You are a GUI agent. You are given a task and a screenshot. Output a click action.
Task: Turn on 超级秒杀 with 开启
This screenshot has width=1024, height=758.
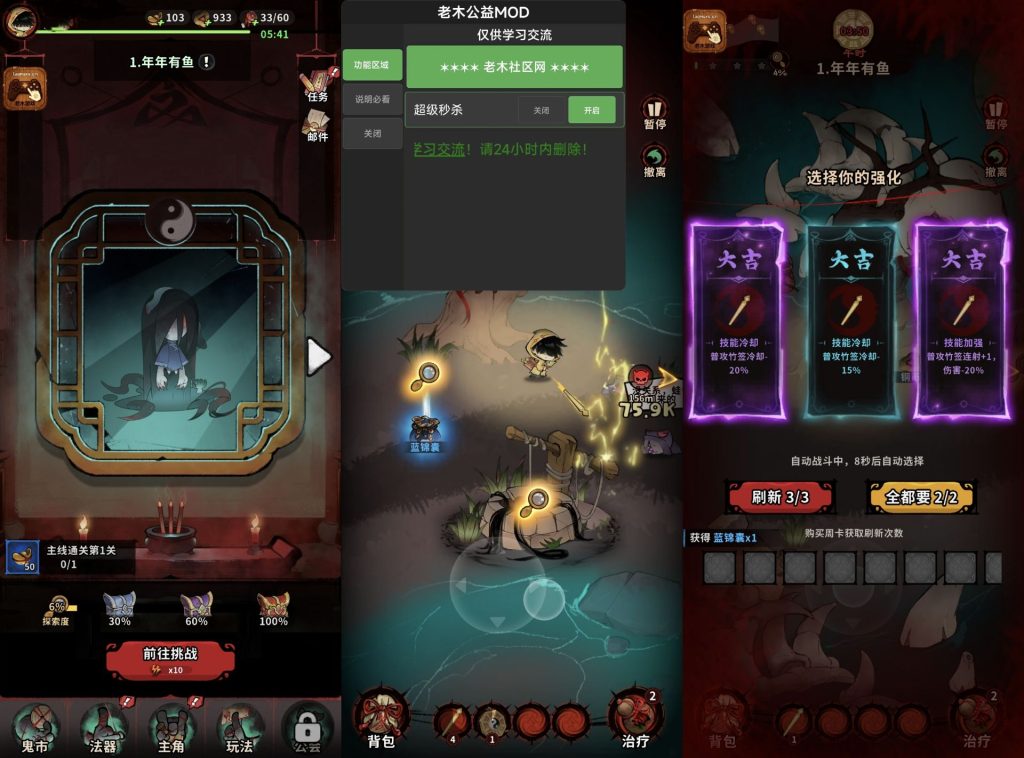pos(591,110)
